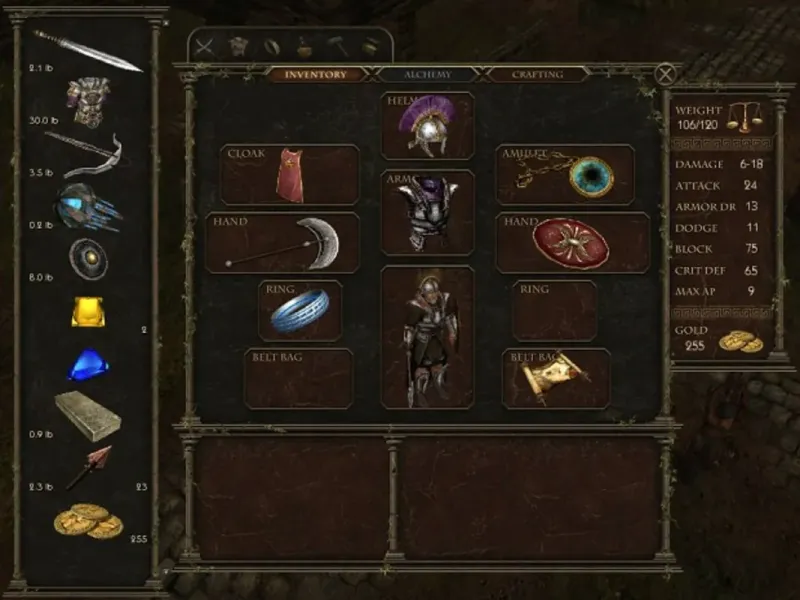This screenshot has height=600, width=800.
Task: Click the equipped chest armor slot
Action: (427, 212)
